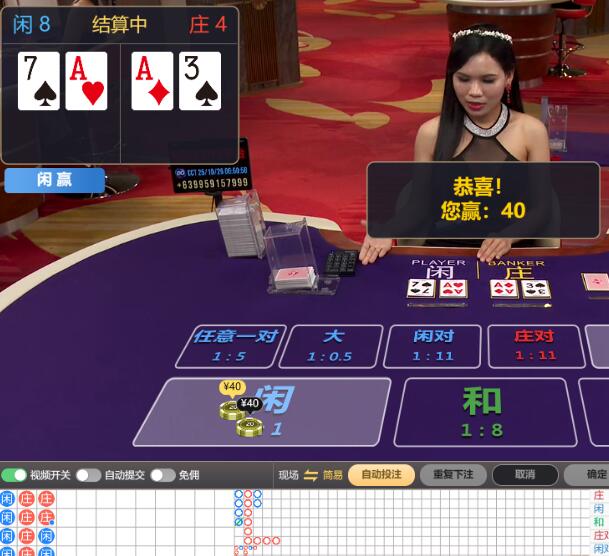Select the 任意一对 (any pair) bet
This screenshot has width=609, height=556.
coord(235,345)
